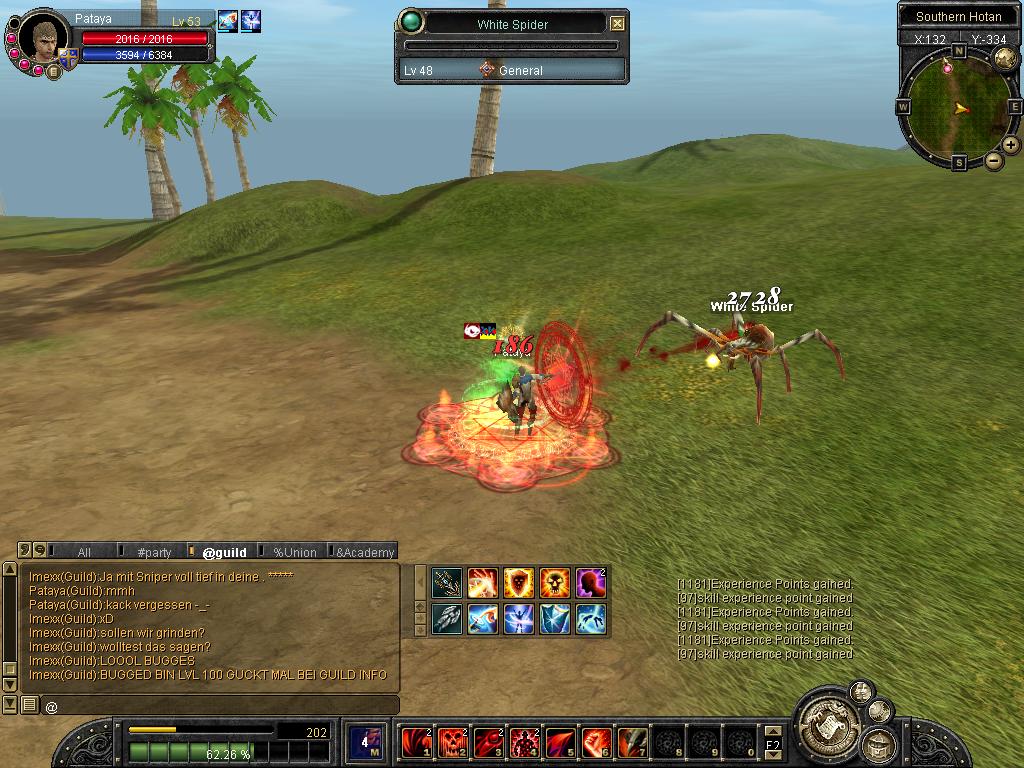
Task: Select the %Union chat tab
Action: (x=294, y=552)
